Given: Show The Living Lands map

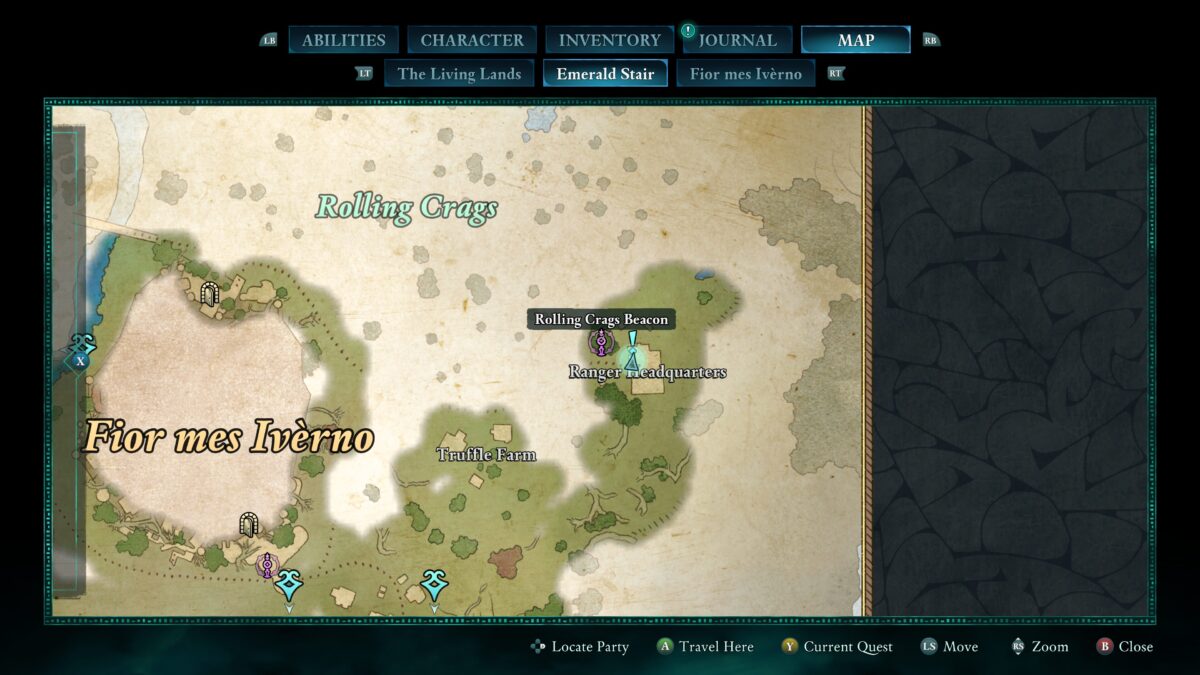Looking at the screenshot, I should 459,73.
